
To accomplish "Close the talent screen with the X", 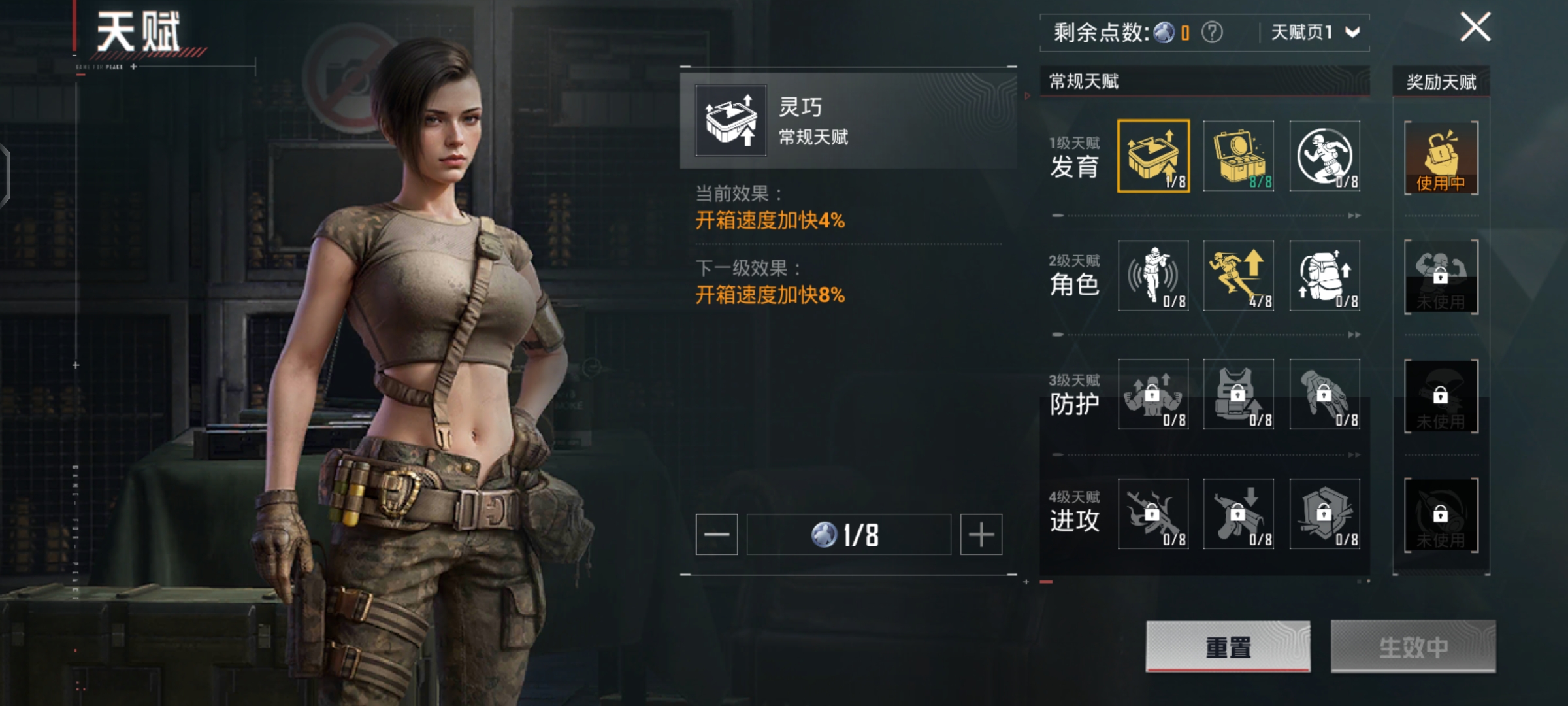I will click(x=1475, y=27).
